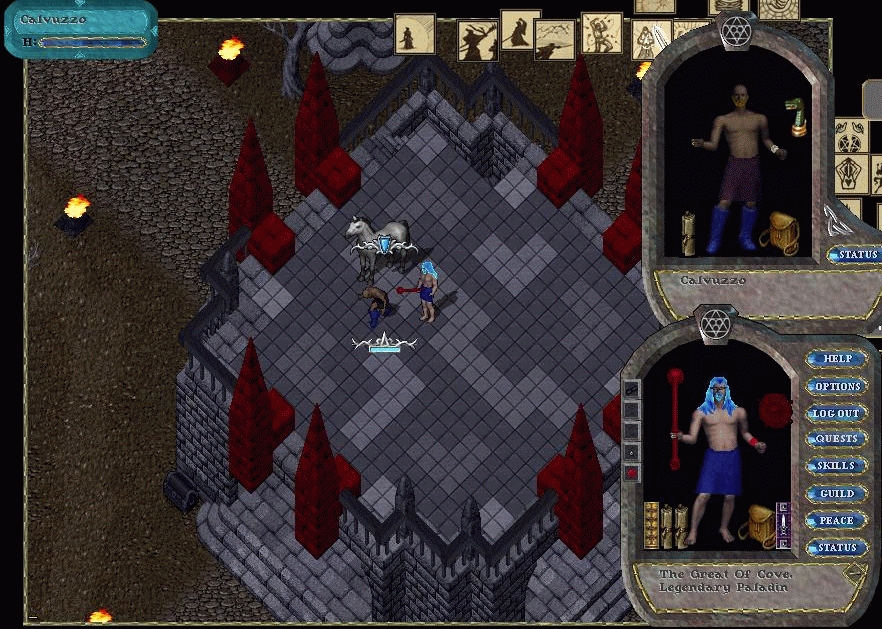Screen dimensions: 882x629
Task: Toggle the Peace combat mode button
Action: click(x=836, y=520)
